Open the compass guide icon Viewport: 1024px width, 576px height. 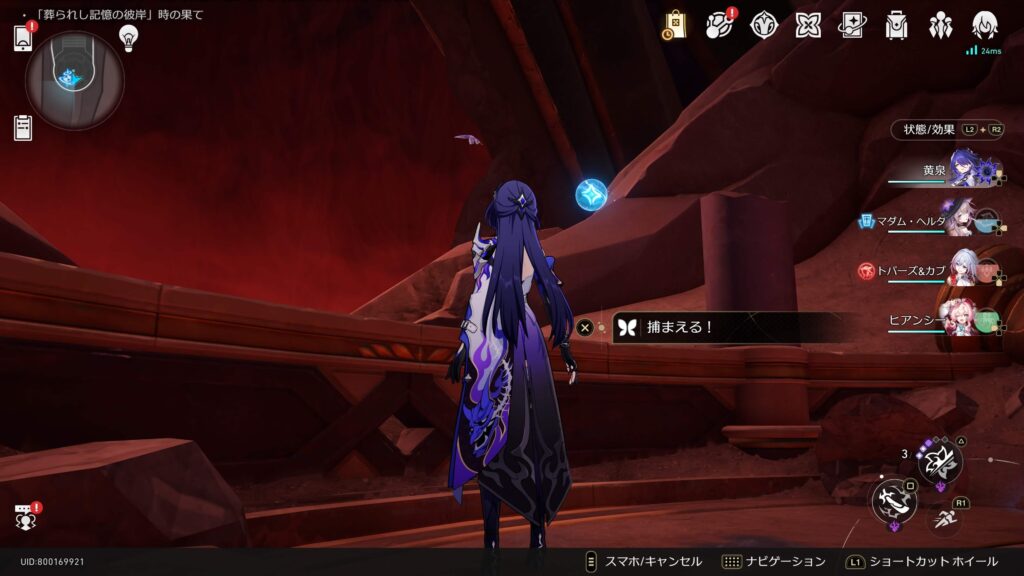[764, 25]
